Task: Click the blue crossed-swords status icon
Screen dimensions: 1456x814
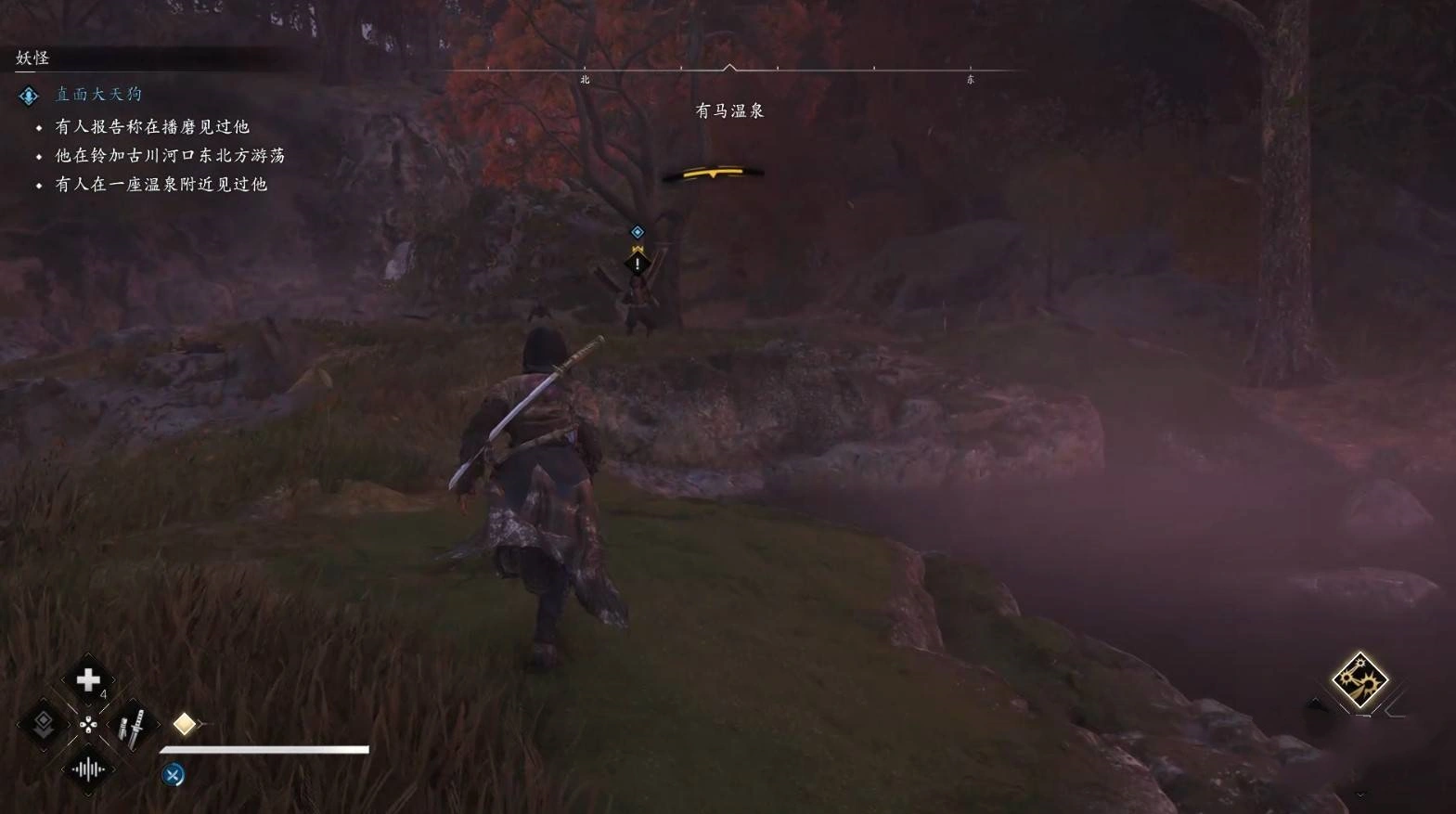Action: (x=174, y=775)
